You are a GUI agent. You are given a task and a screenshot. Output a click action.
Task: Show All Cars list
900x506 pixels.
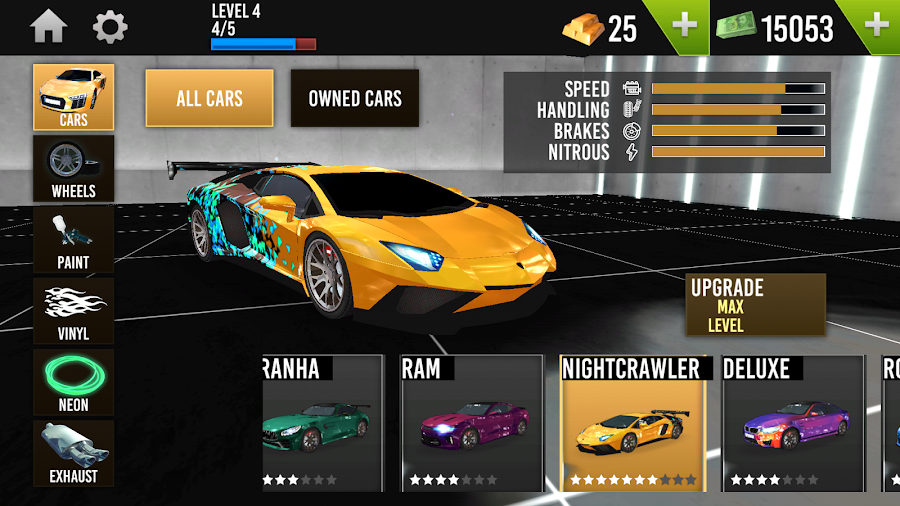(x=209, y=98)
